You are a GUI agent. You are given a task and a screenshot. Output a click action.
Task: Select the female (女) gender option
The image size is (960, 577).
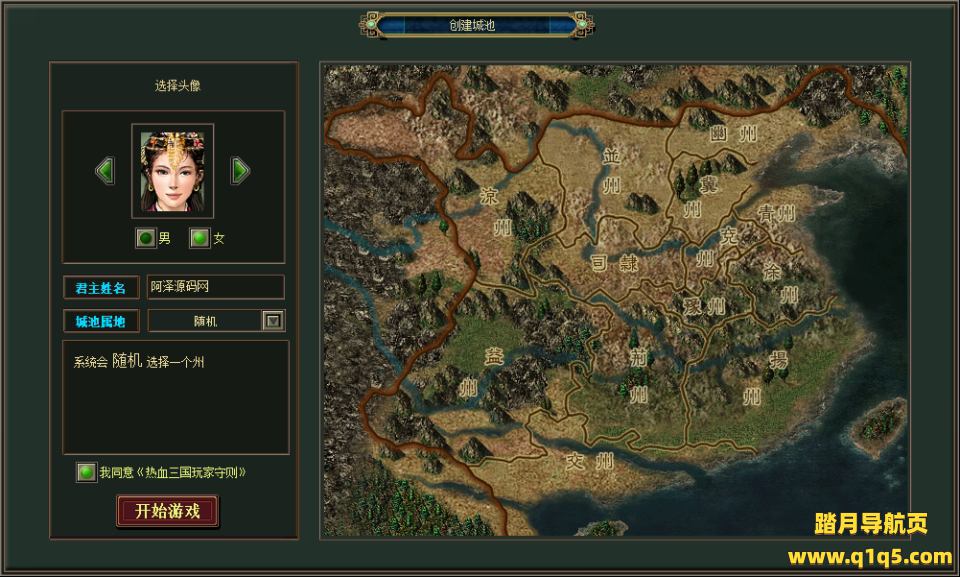[200, 238]
